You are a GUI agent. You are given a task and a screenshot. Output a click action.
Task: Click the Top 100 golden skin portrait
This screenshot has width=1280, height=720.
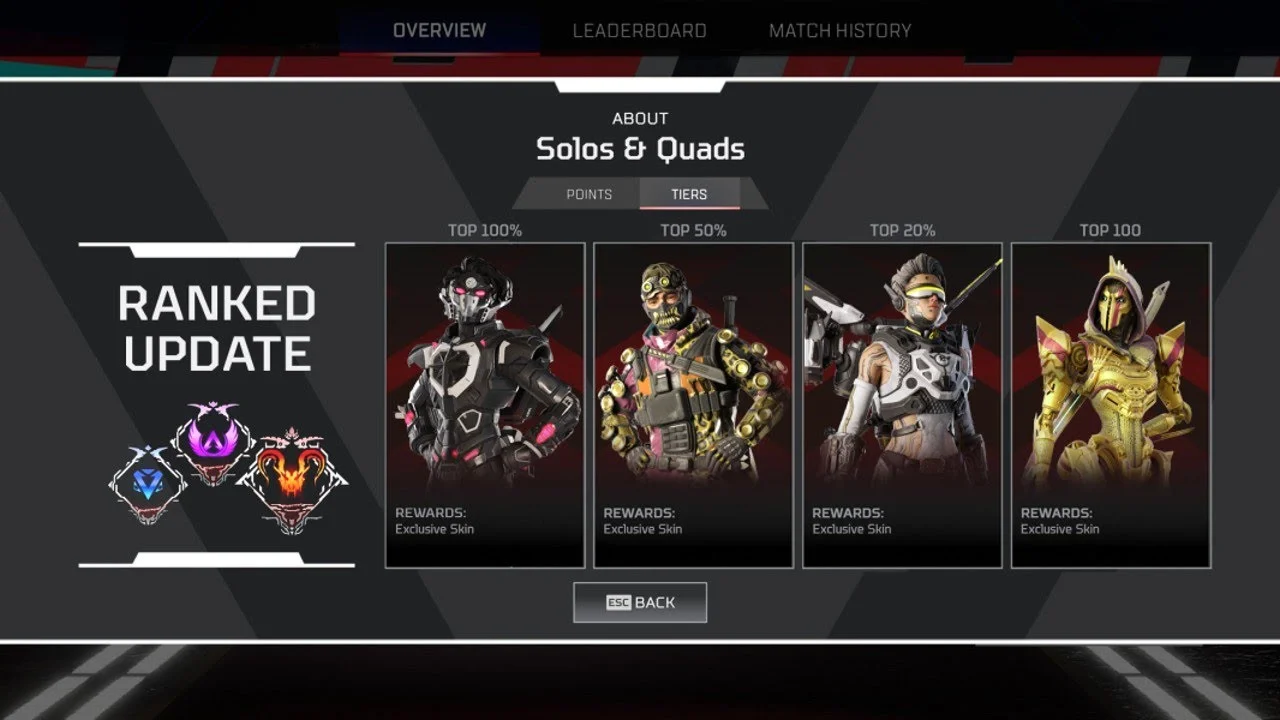coord(1111,370)
